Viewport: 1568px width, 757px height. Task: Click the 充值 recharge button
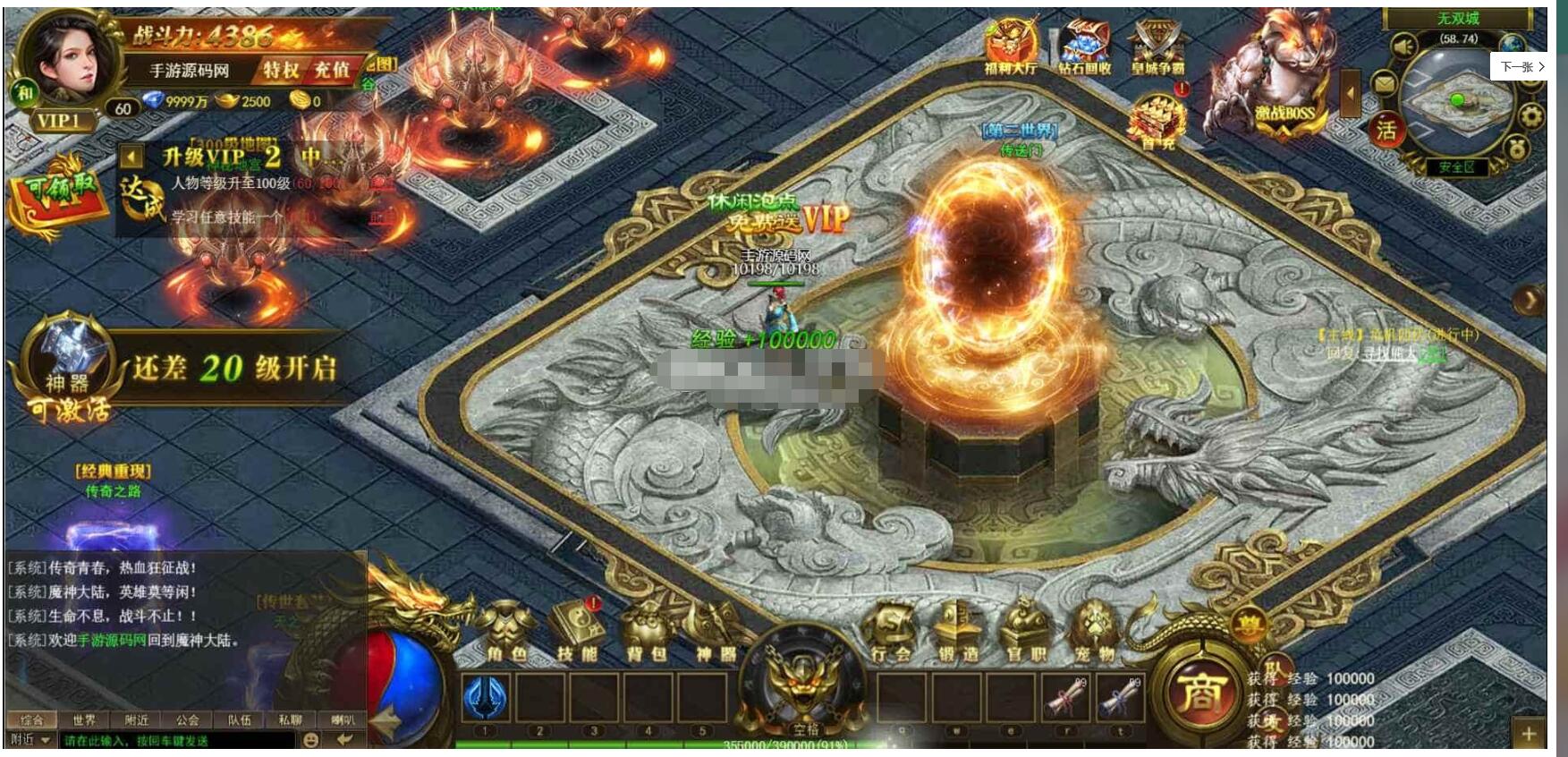[331, 70]
